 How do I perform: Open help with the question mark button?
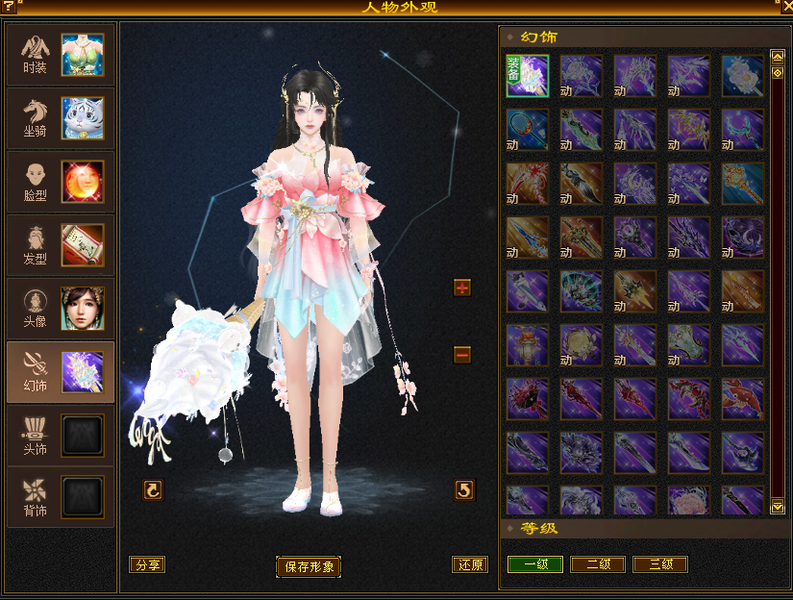point(9,8)
